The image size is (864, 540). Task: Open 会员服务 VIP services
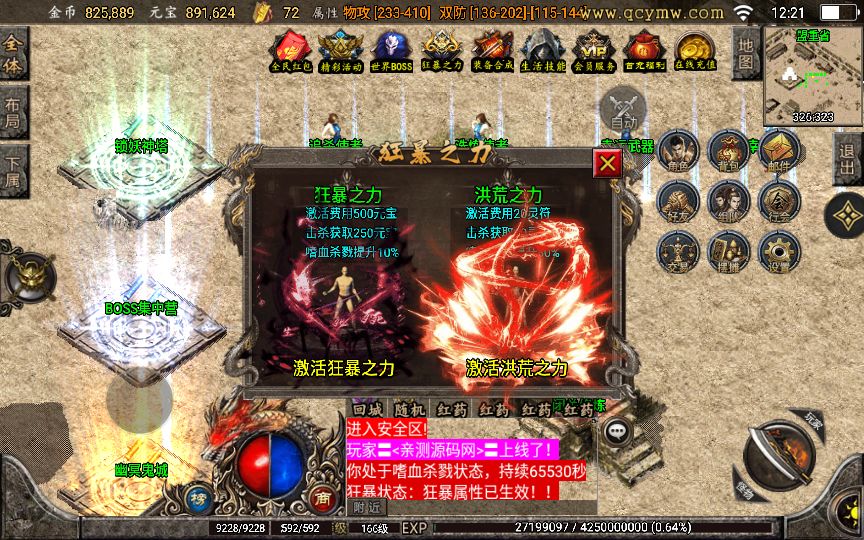pos(595,49)
